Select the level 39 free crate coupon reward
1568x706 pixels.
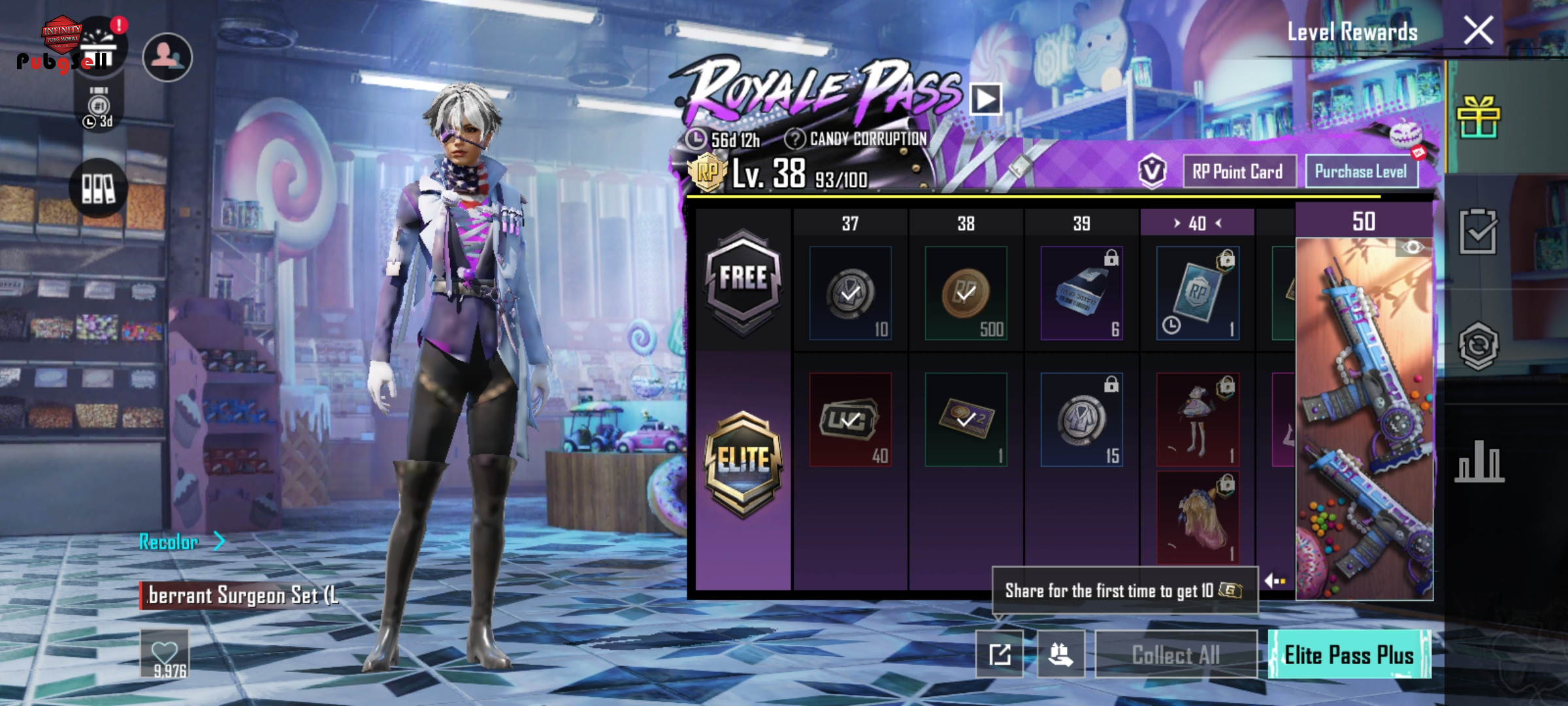point(1081,294)
